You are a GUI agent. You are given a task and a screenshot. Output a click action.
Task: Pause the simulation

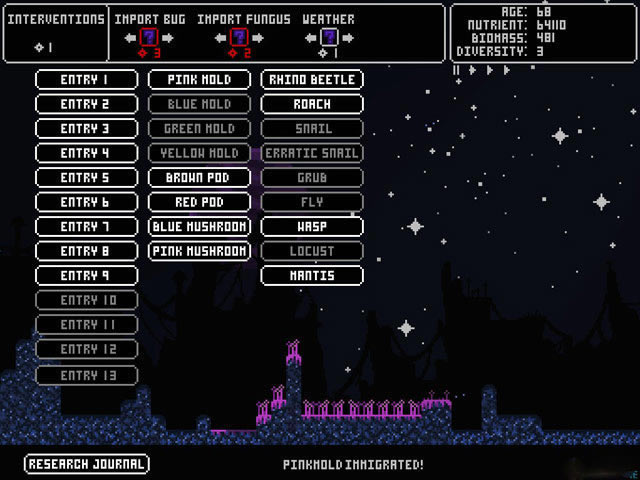pyautogui.click(x=457, y=70)
